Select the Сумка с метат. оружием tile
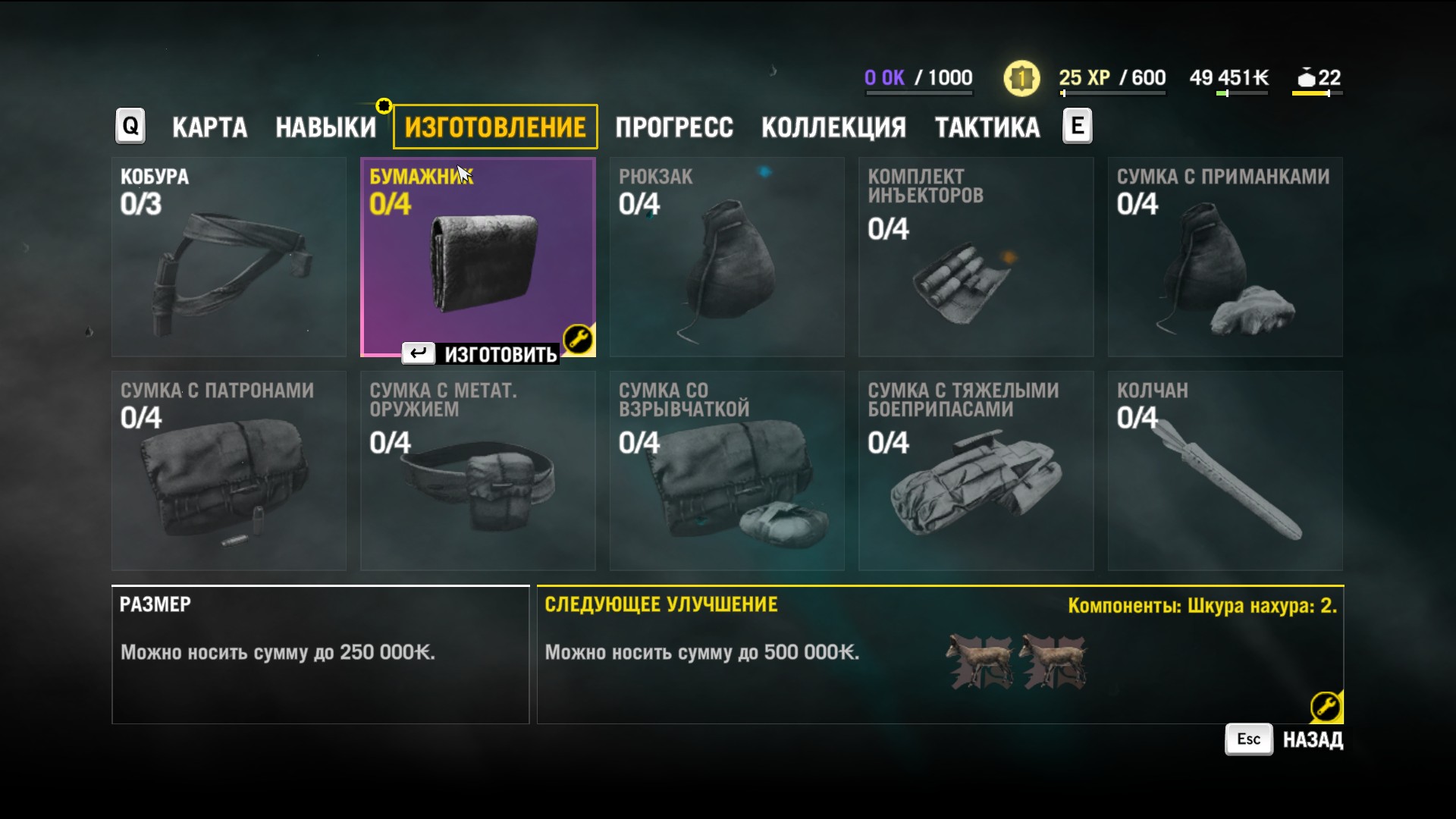 click(x=478, y=470)
